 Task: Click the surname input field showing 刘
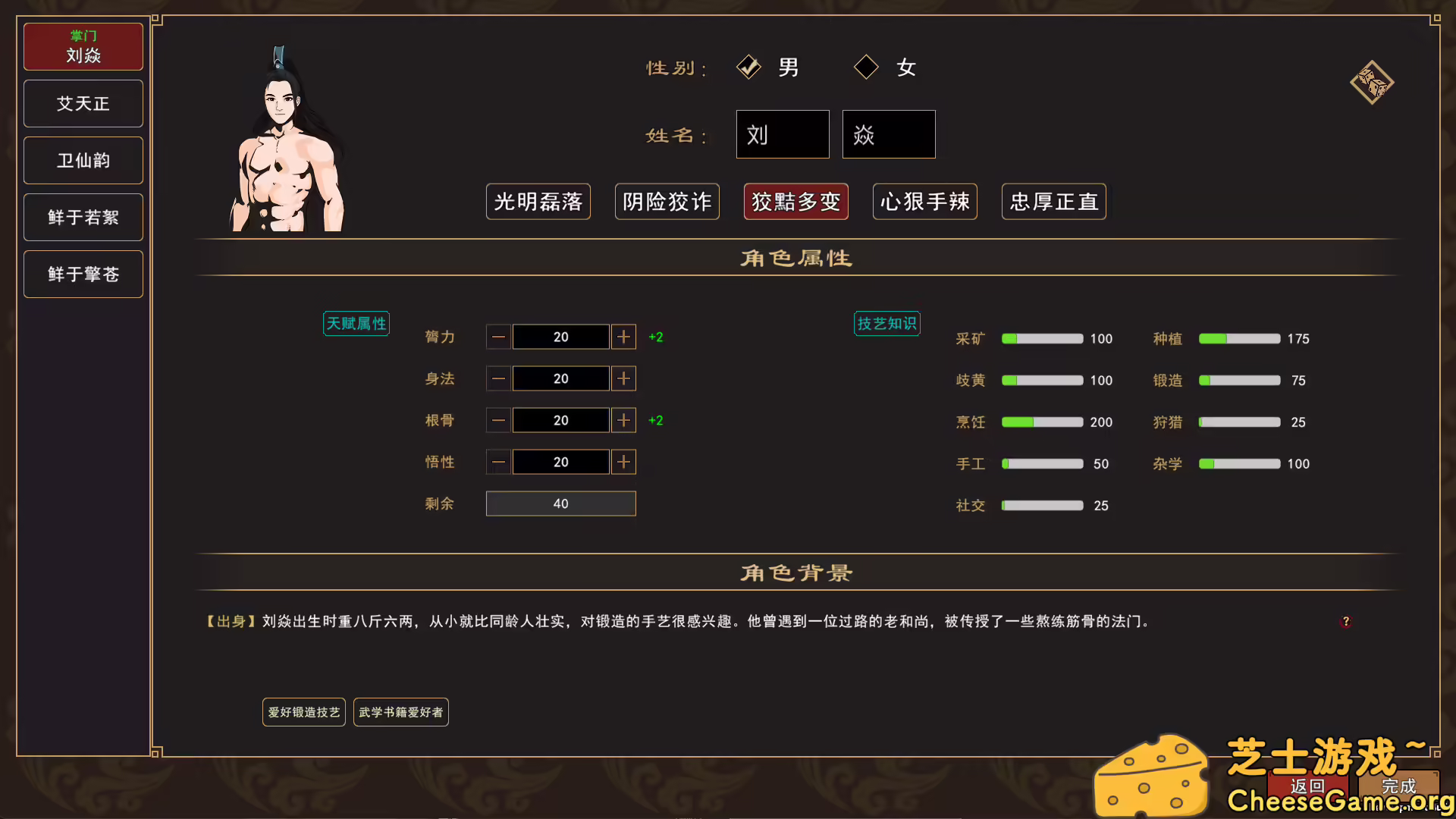(x=782, y=134)
